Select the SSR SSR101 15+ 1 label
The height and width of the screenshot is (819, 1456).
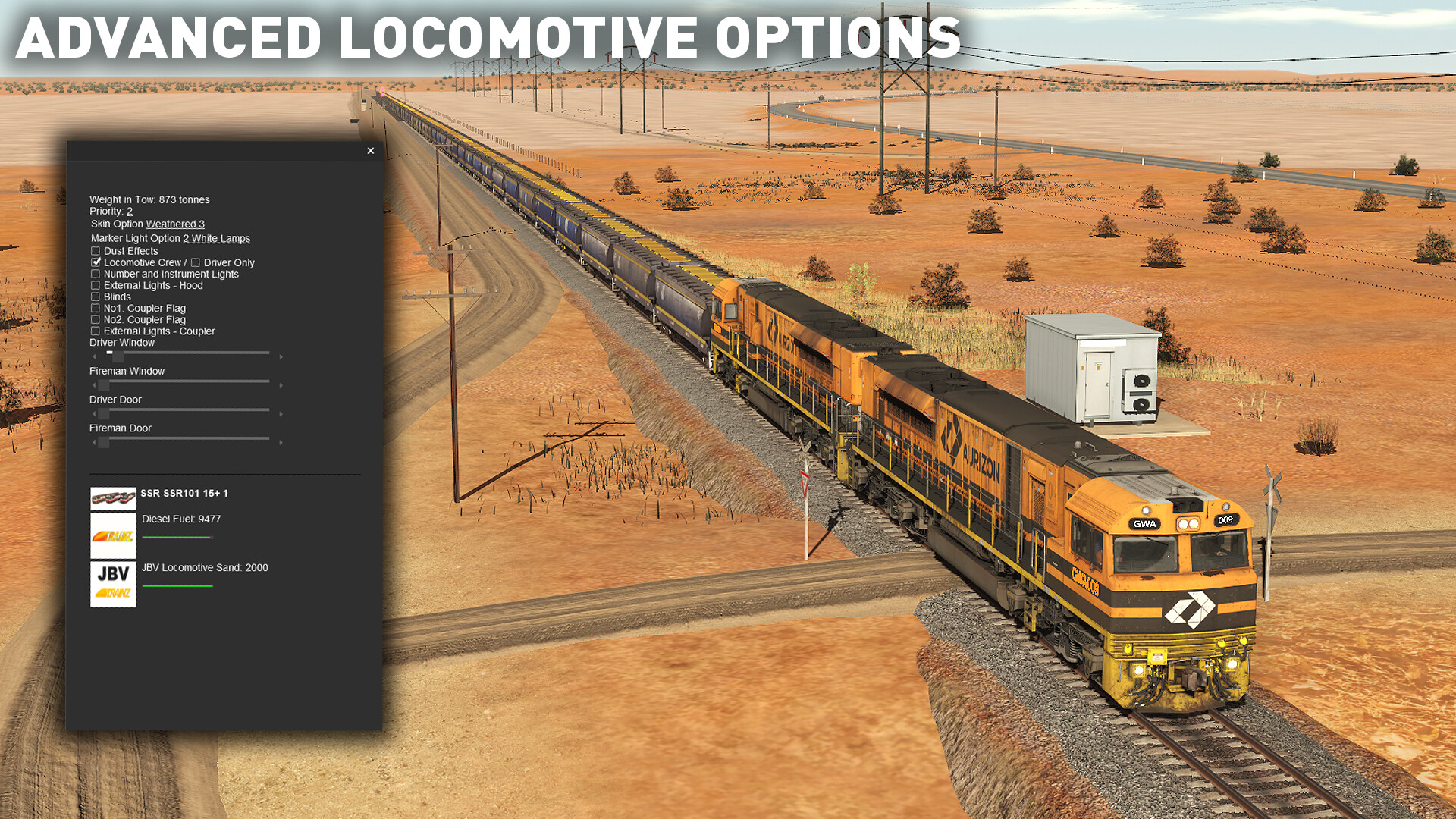tap(185, 493)
